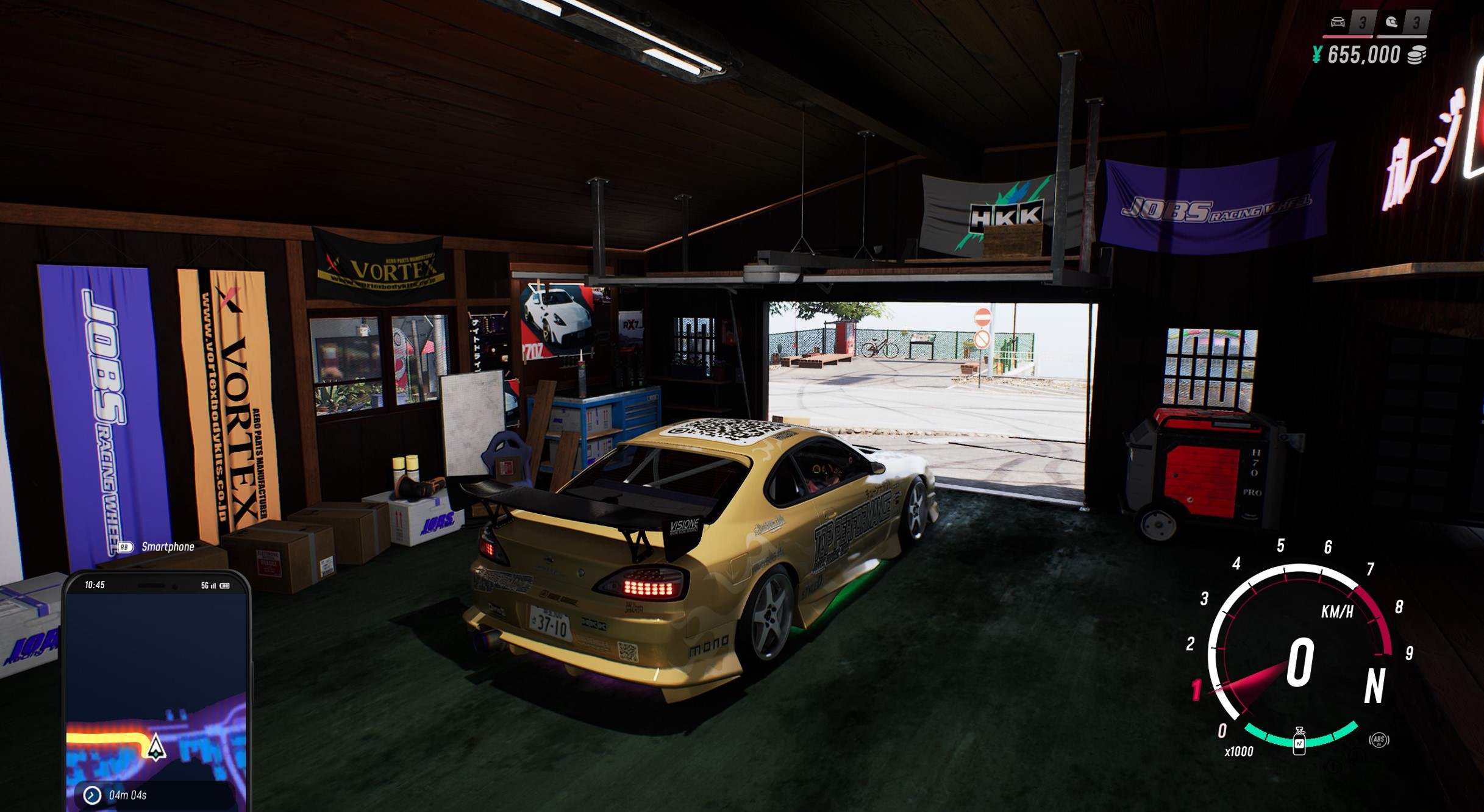Open the car counter icon
Viewport: 1484px width, 812px height.
point(1337,23)
